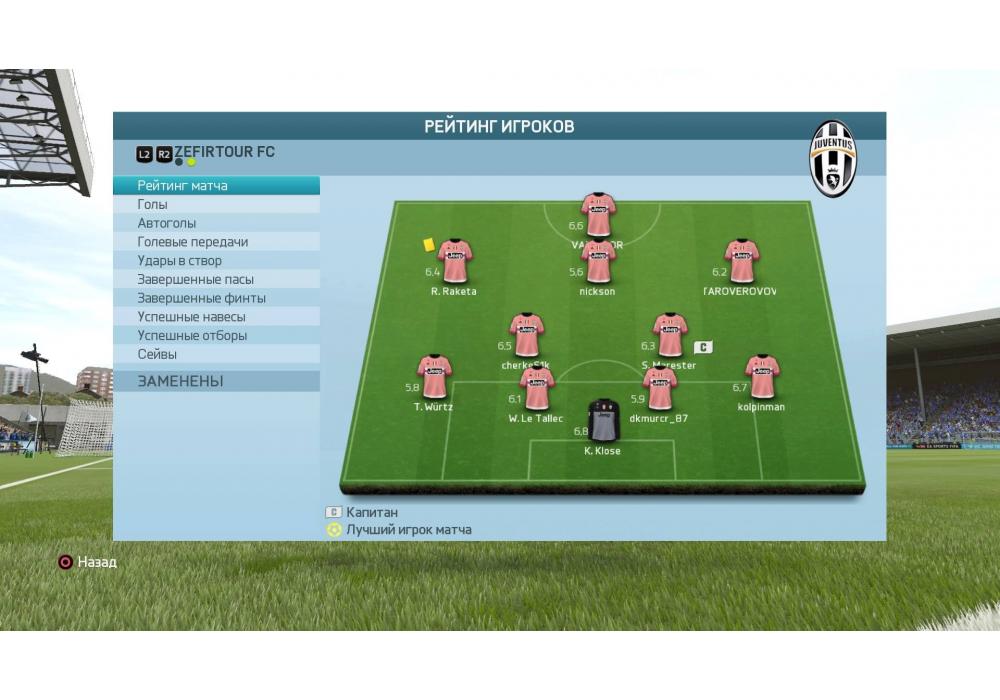Select the Завершенные финты entry
The image size is (1000, 700).
pos(202,298)
